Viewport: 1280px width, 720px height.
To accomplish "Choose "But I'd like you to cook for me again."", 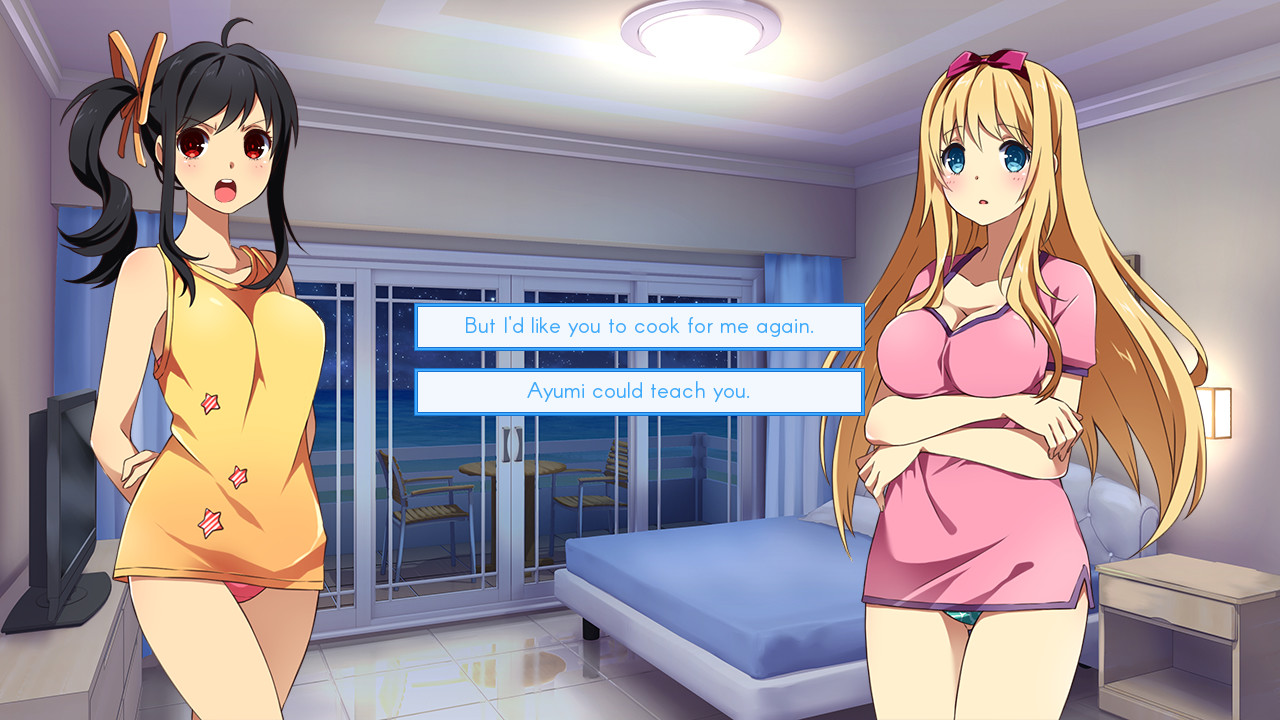I will (x=639, y=326).
